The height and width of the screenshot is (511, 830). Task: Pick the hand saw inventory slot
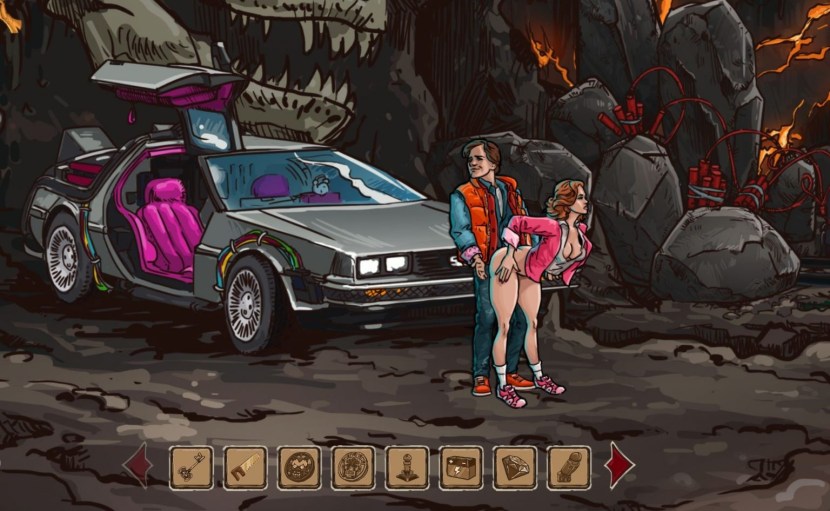click(x=245, y=467)
